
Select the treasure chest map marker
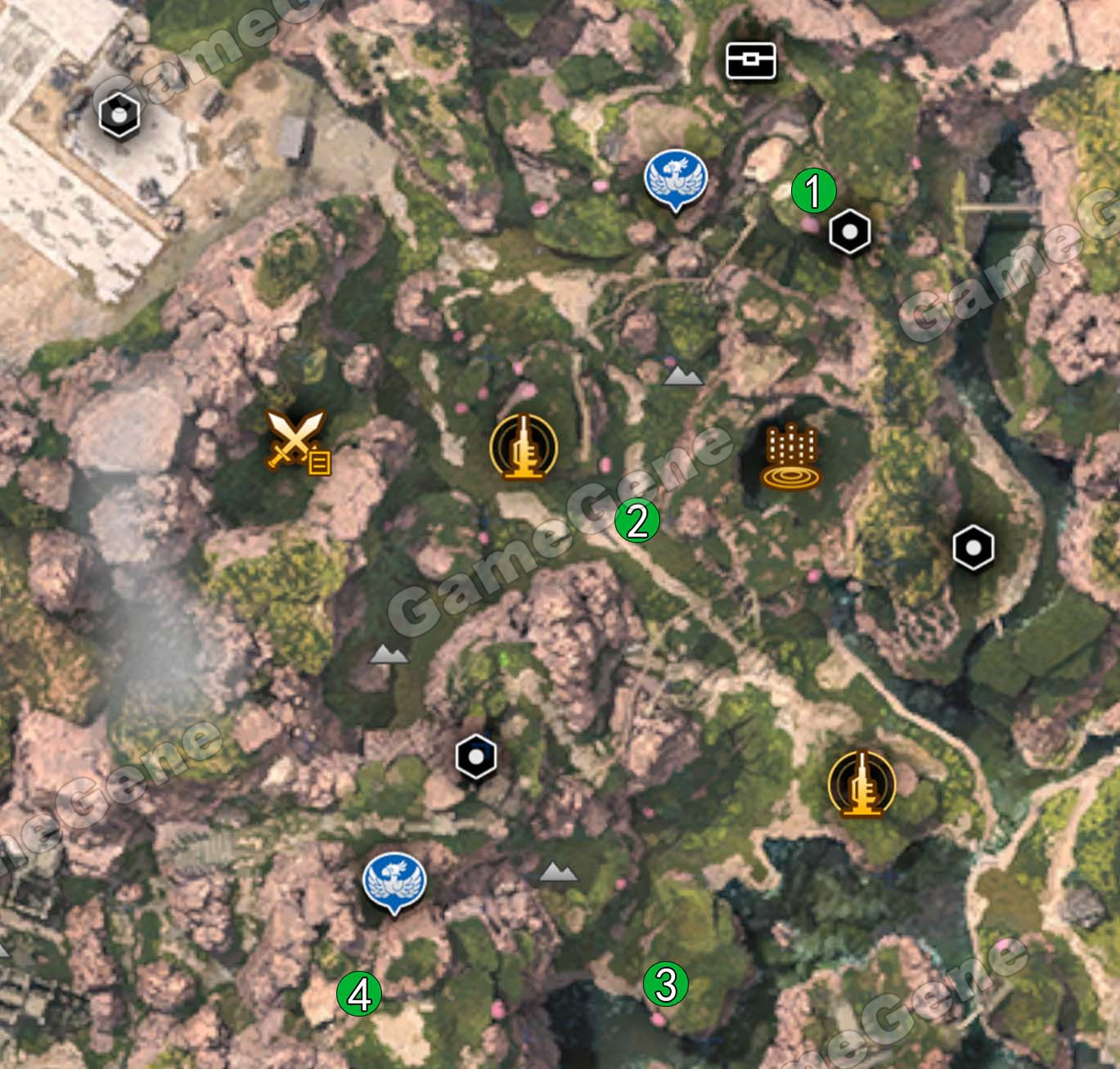coord(751,61)
